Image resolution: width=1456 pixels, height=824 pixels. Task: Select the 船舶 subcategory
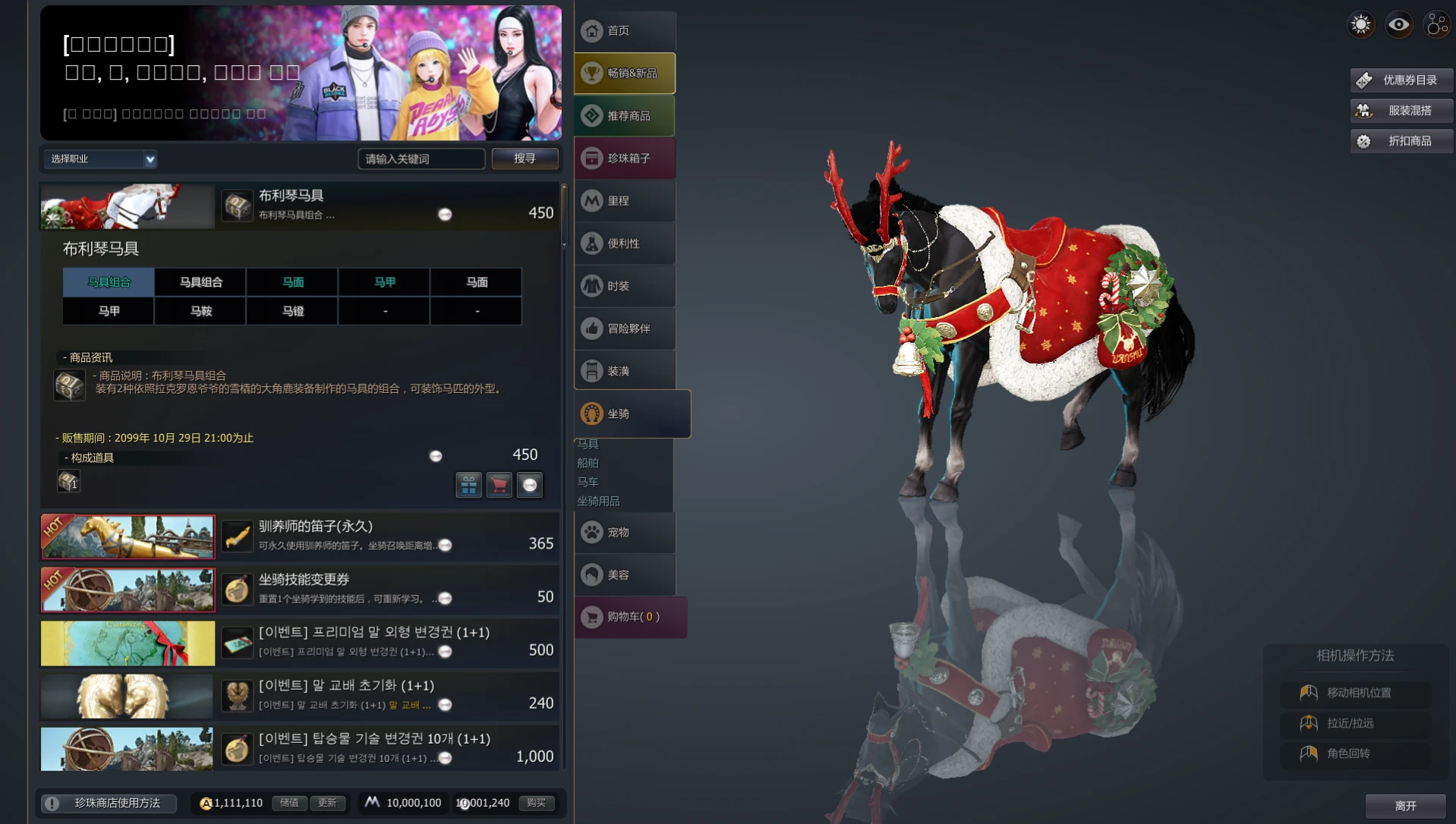coord(588,463)
